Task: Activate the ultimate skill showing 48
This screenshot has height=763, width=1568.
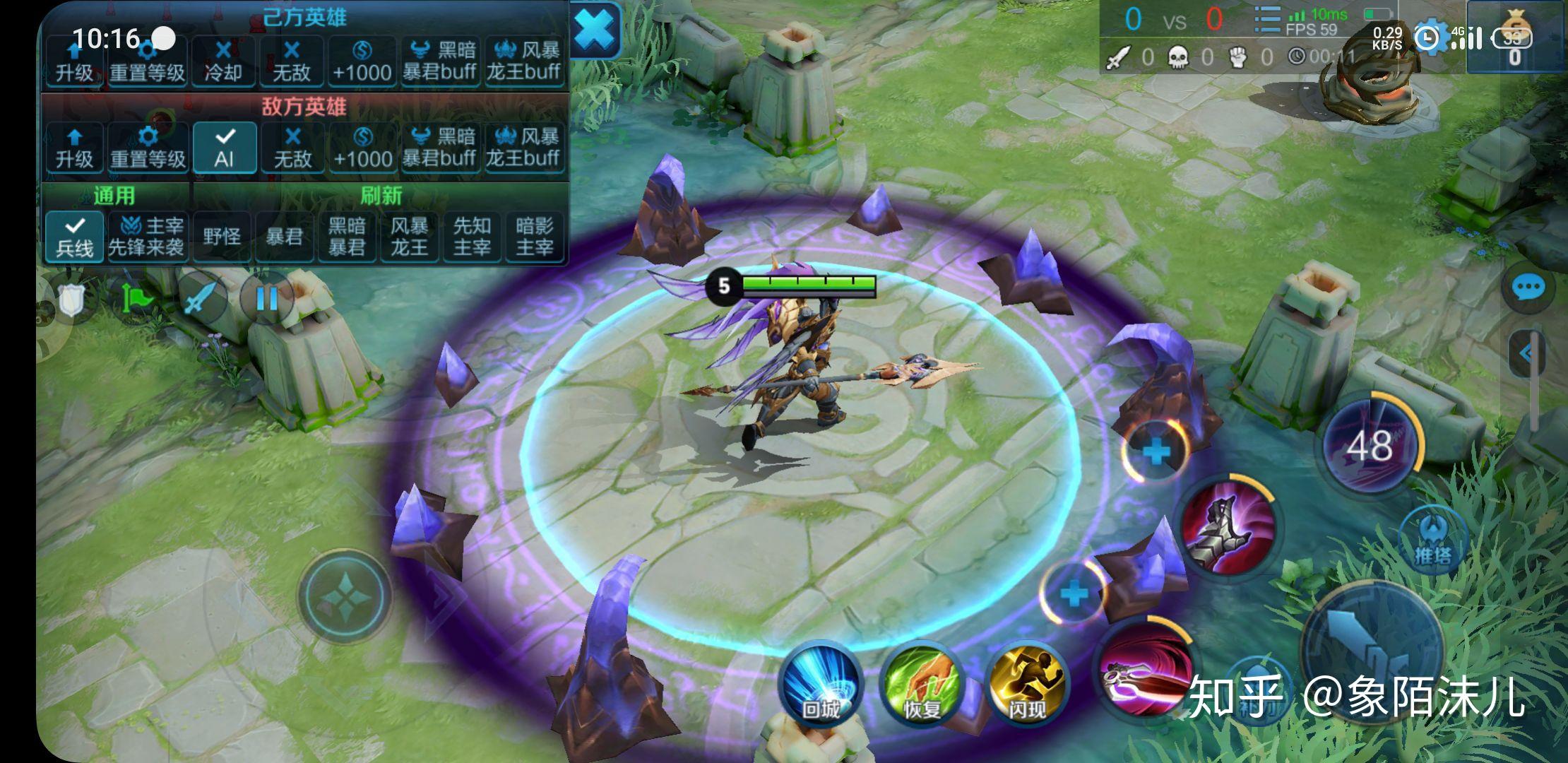Action: [x=1370, y=446]
